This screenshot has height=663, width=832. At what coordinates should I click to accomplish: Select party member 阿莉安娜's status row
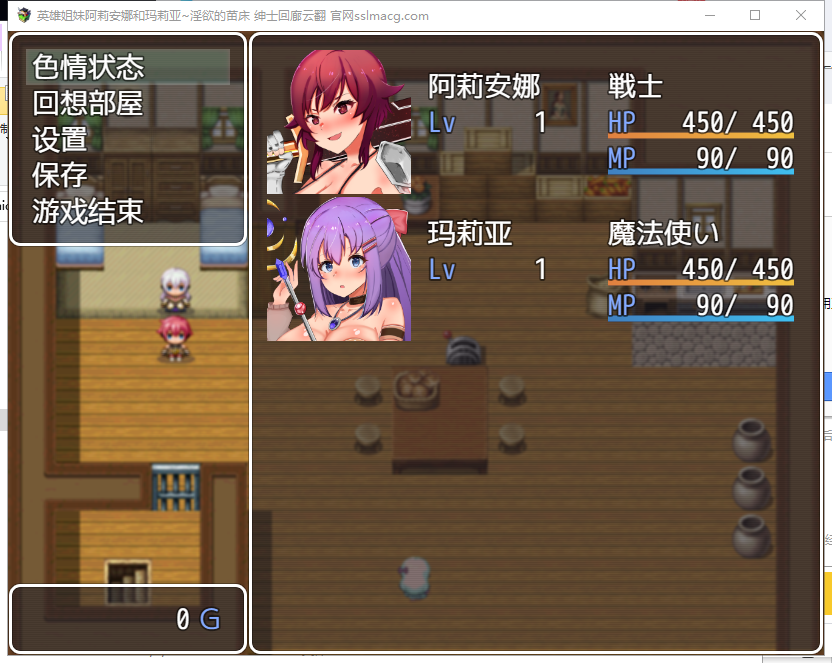click(530, 121)
